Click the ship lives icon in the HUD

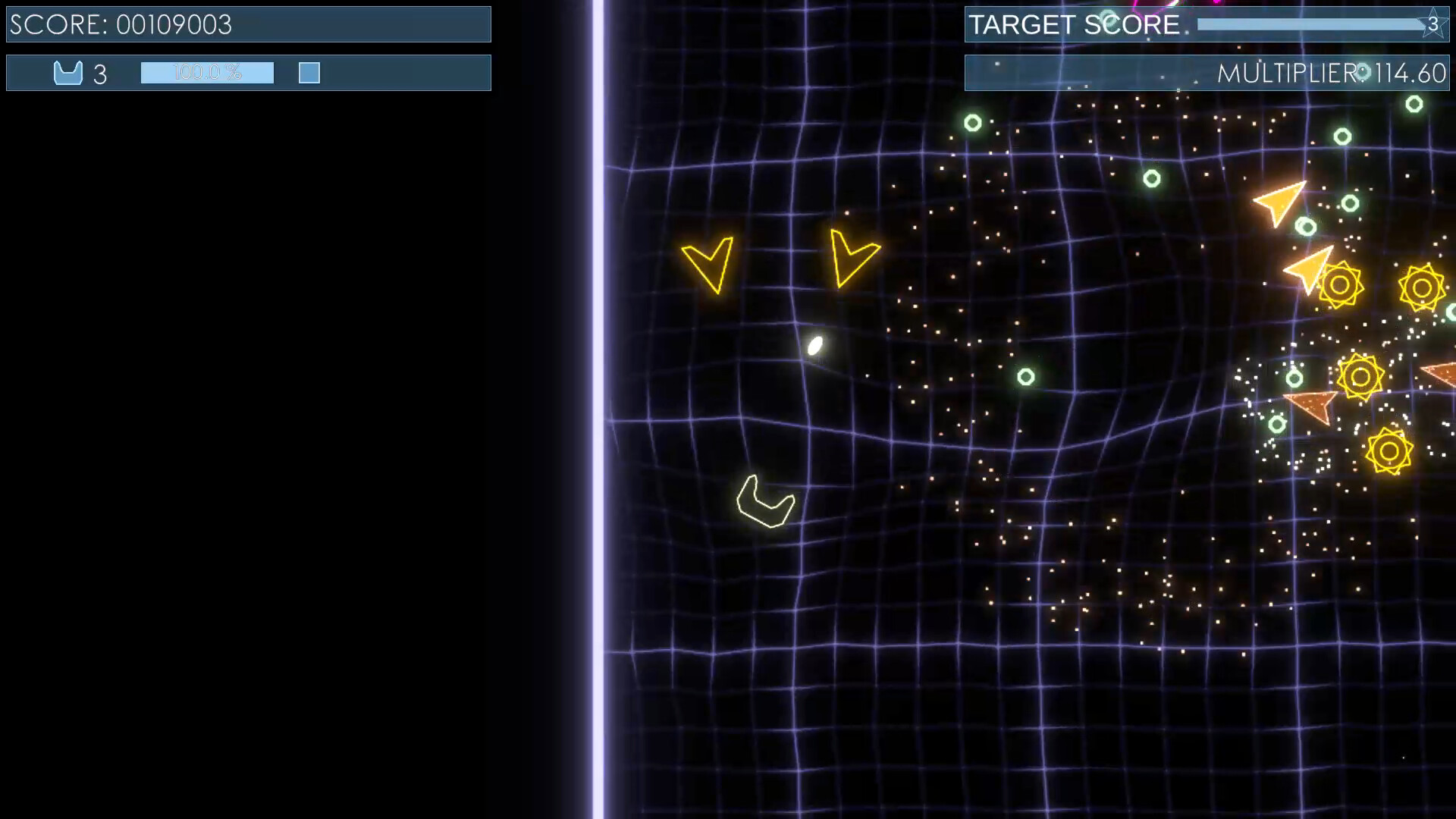(x=68, y=73)
